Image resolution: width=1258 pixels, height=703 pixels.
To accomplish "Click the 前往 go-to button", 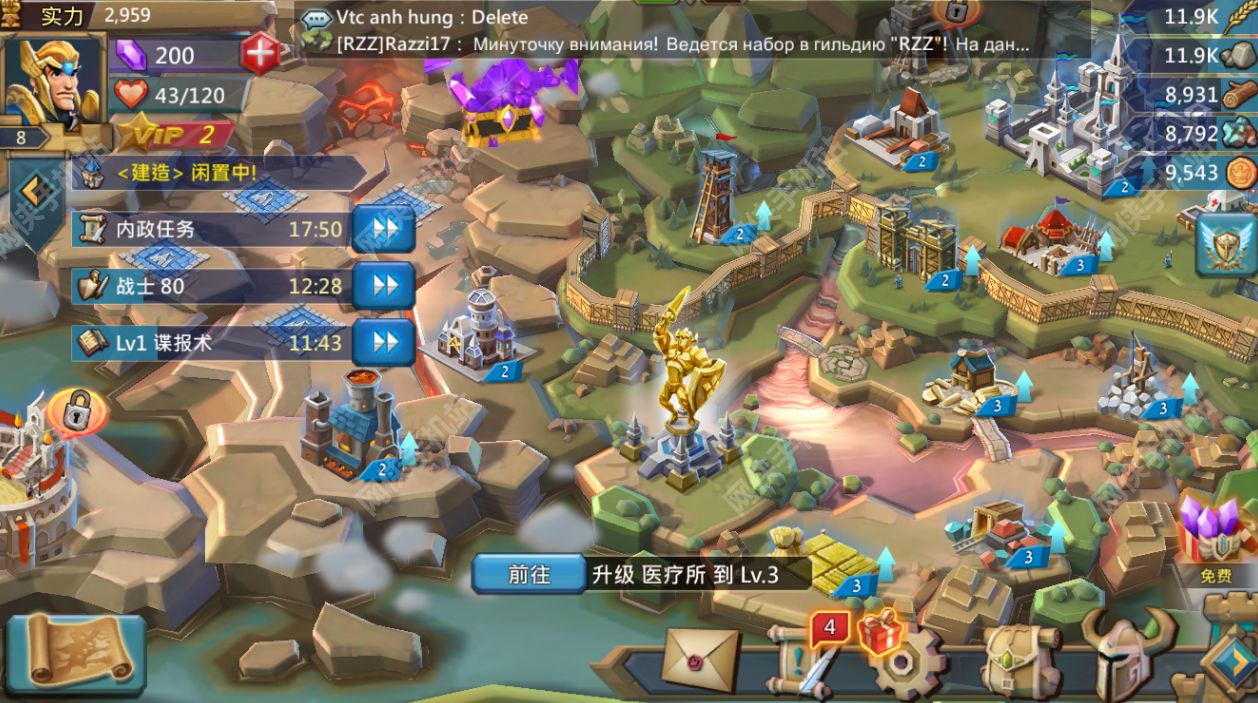I will click(x=529, y=574).
